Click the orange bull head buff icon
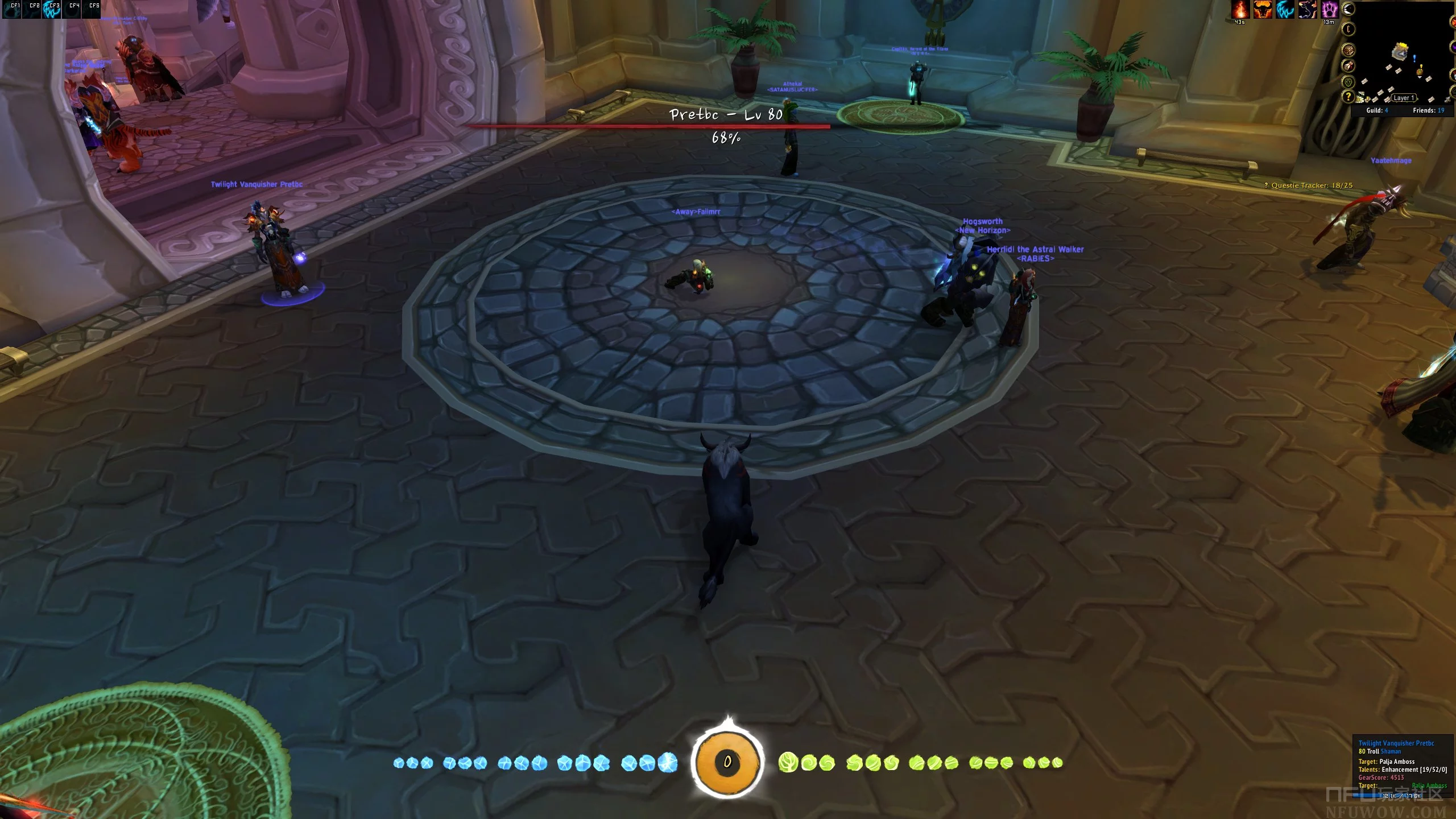The height and width of the screenshot is (819, 1456). (x=1262, y=10)
